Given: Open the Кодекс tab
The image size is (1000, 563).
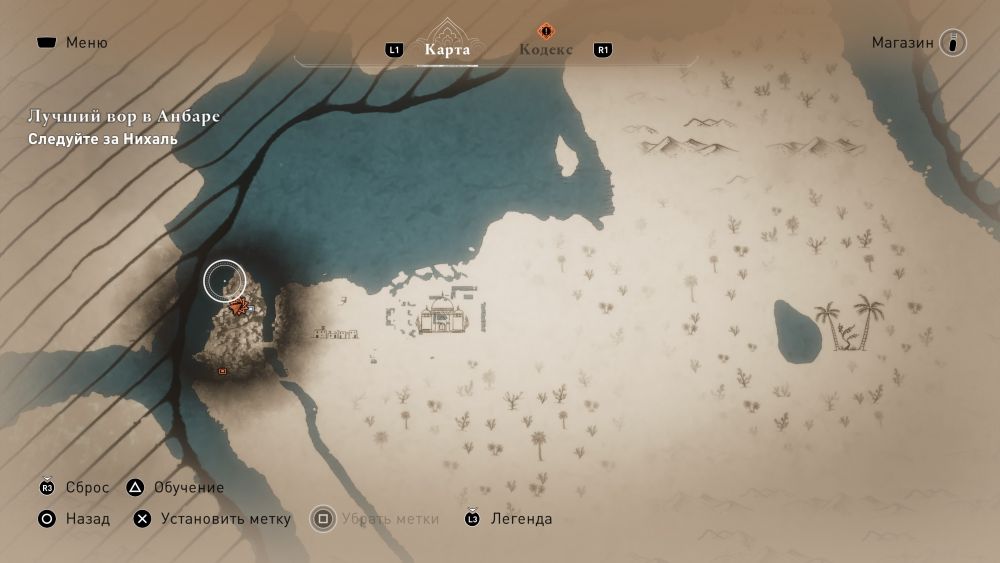Looking at the screenshot, I should click(546, 50).
